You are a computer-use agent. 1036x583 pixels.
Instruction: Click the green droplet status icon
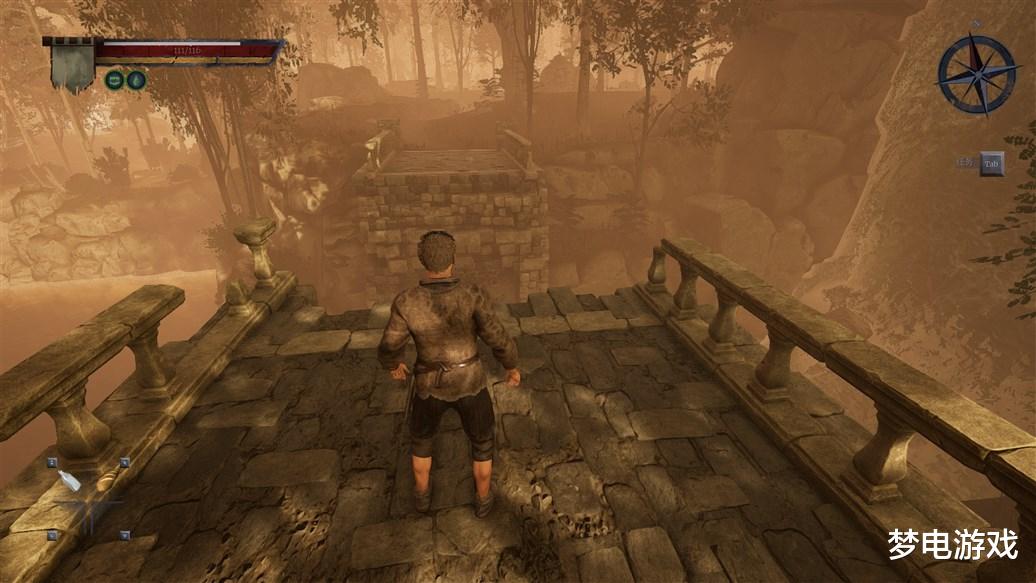137,80
